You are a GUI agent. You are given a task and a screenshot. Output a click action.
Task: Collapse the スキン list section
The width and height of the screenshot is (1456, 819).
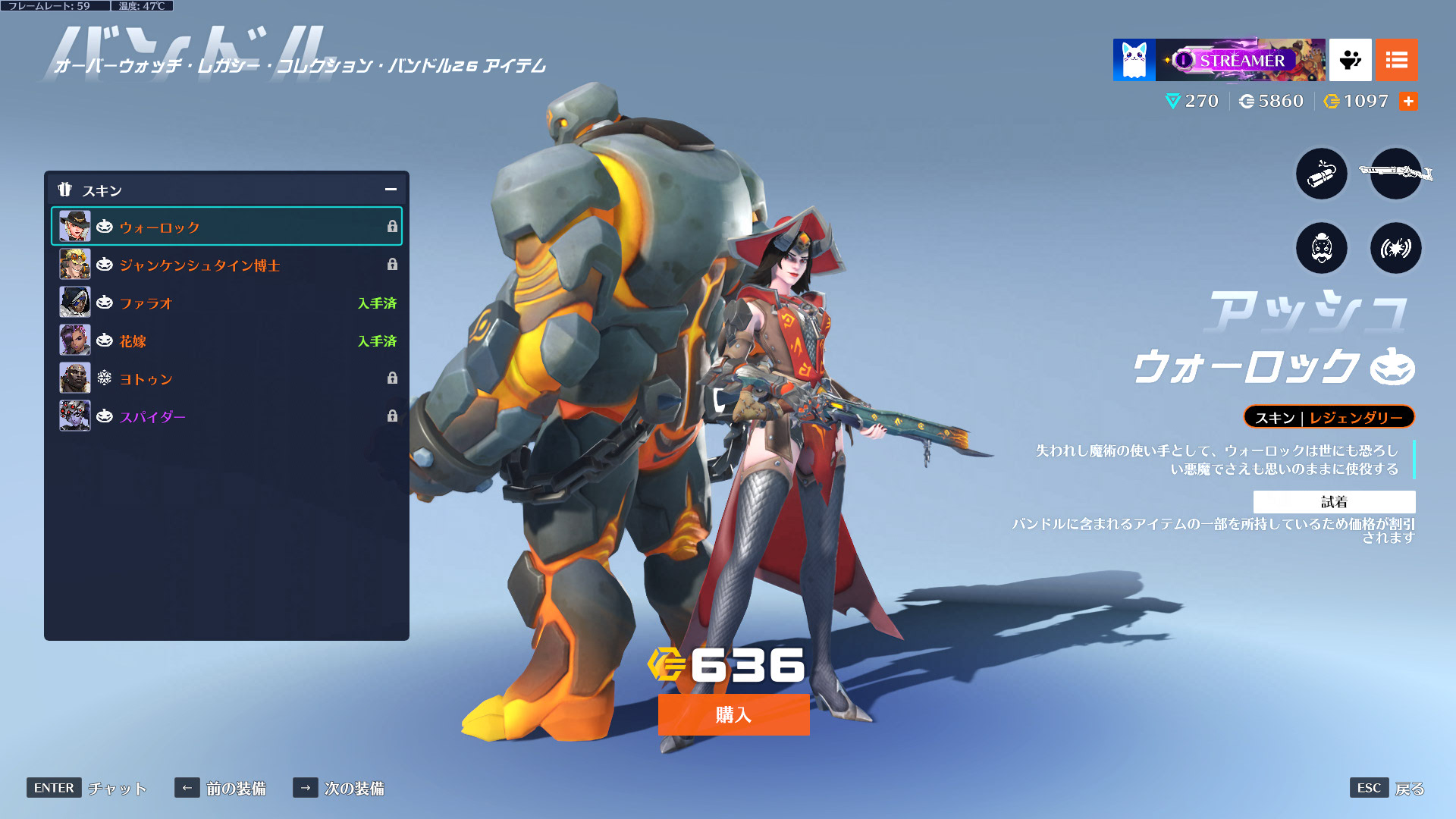391,190
